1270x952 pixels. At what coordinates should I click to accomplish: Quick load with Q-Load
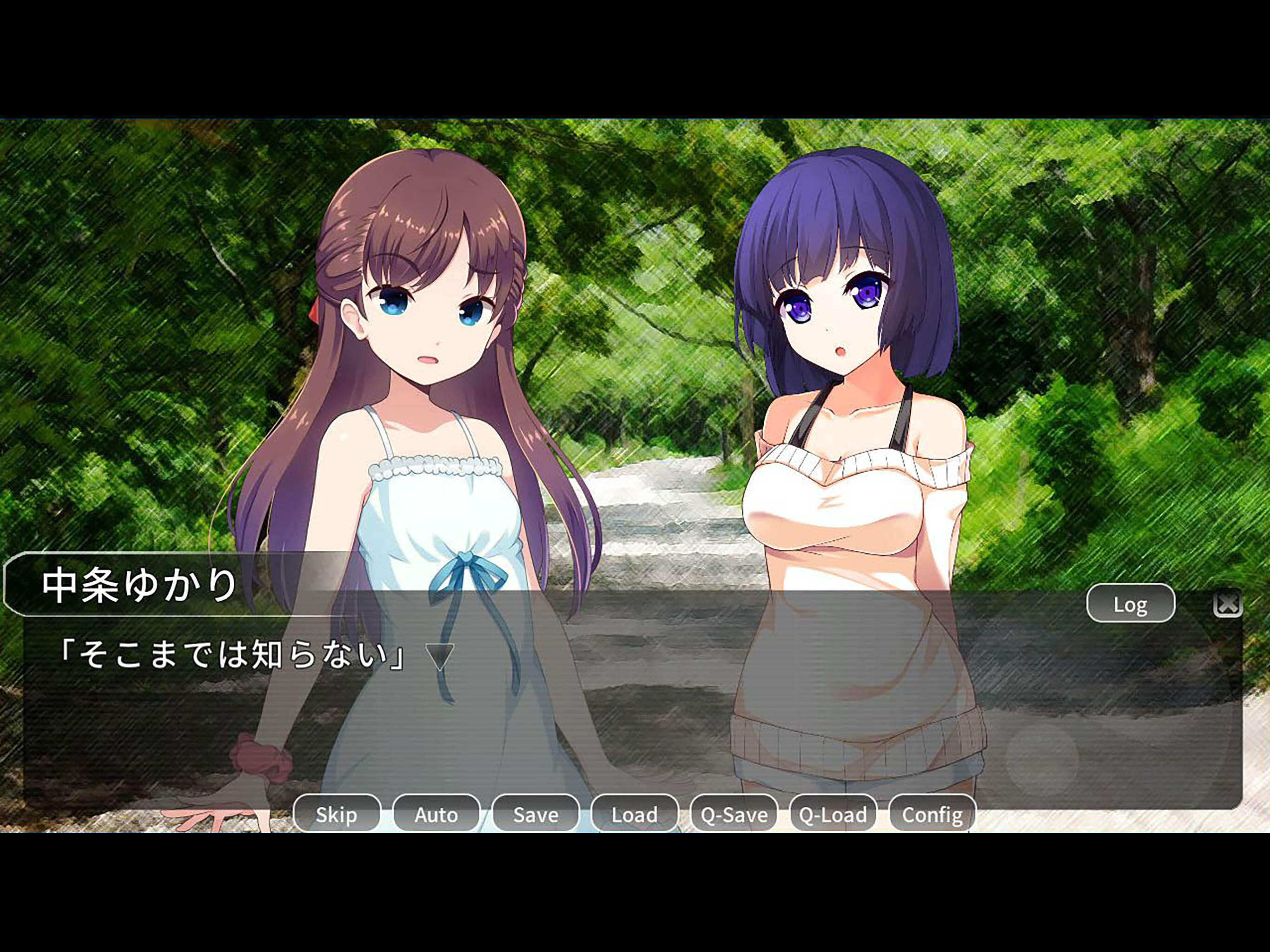(x=833, y=814)
